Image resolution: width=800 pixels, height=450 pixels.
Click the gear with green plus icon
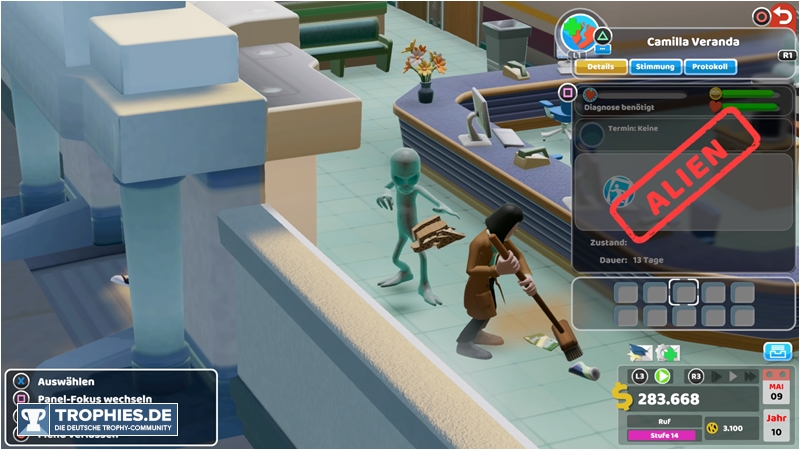[x=667, y=352]
